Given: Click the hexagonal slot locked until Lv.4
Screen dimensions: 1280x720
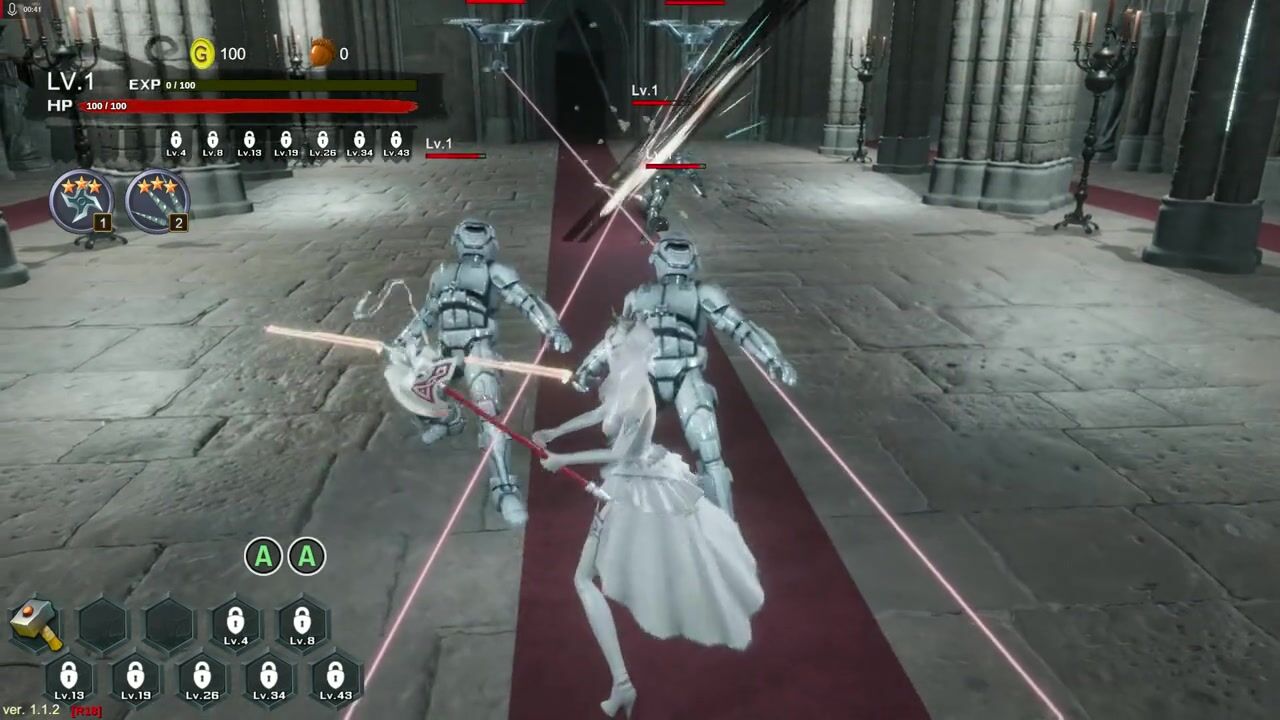Looking at the screenshot, I should point(236,625).
